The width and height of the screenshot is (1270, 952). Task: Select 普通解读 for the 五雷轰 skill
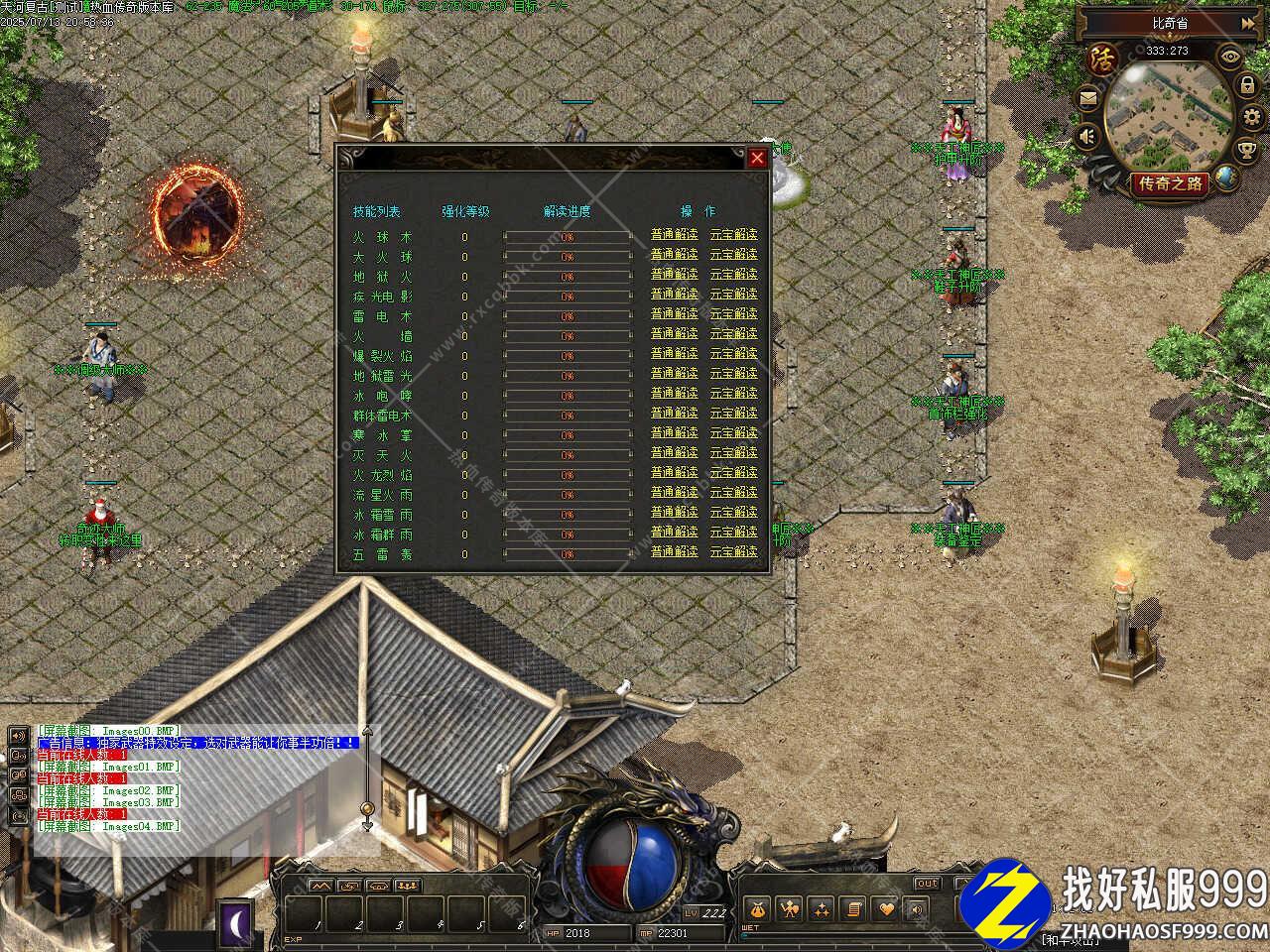coord(675,552)
